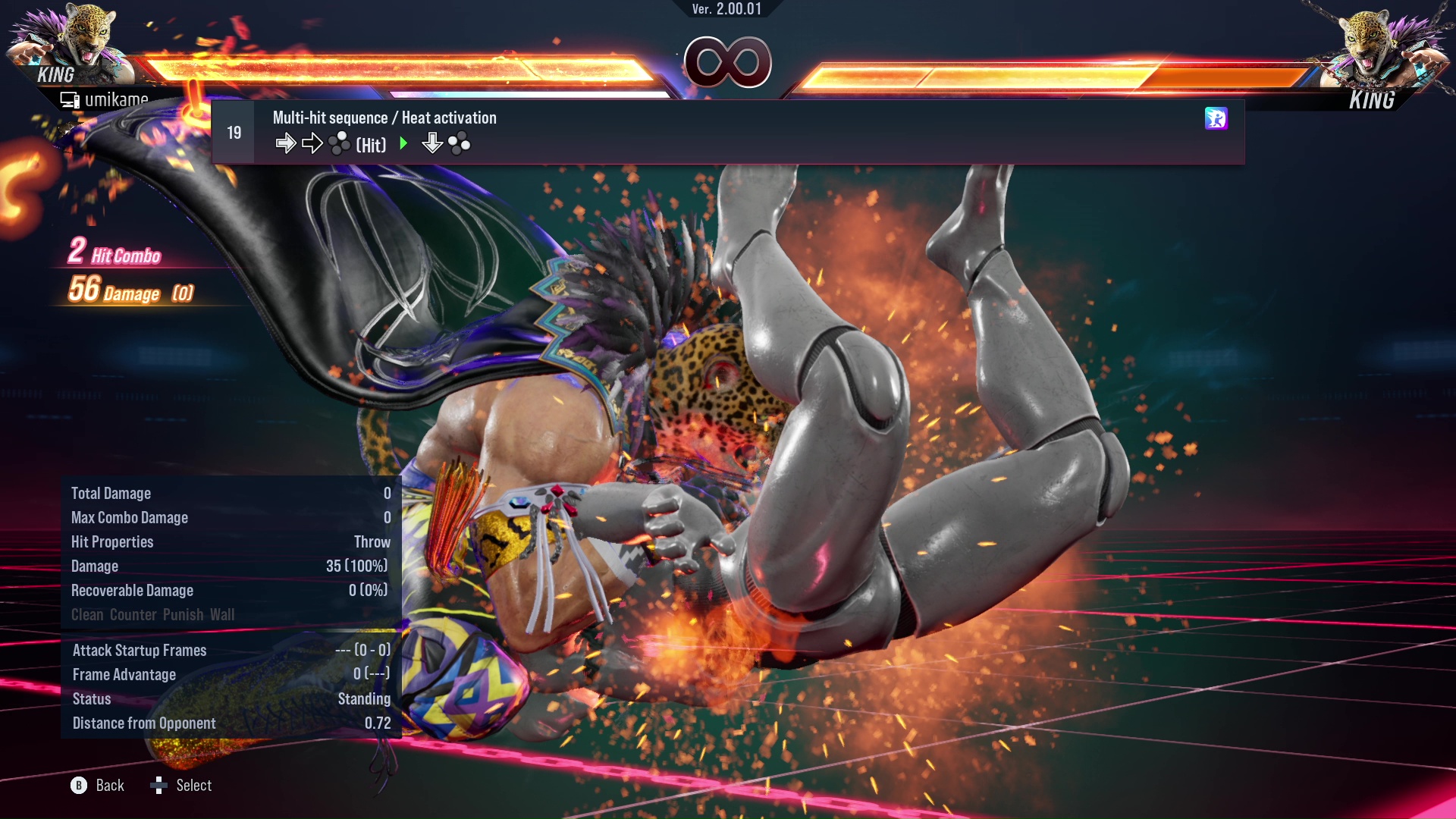Click the Heat activation move icon in the command banner
This screenshot has height=819, width=1456.
[1216, 118]
